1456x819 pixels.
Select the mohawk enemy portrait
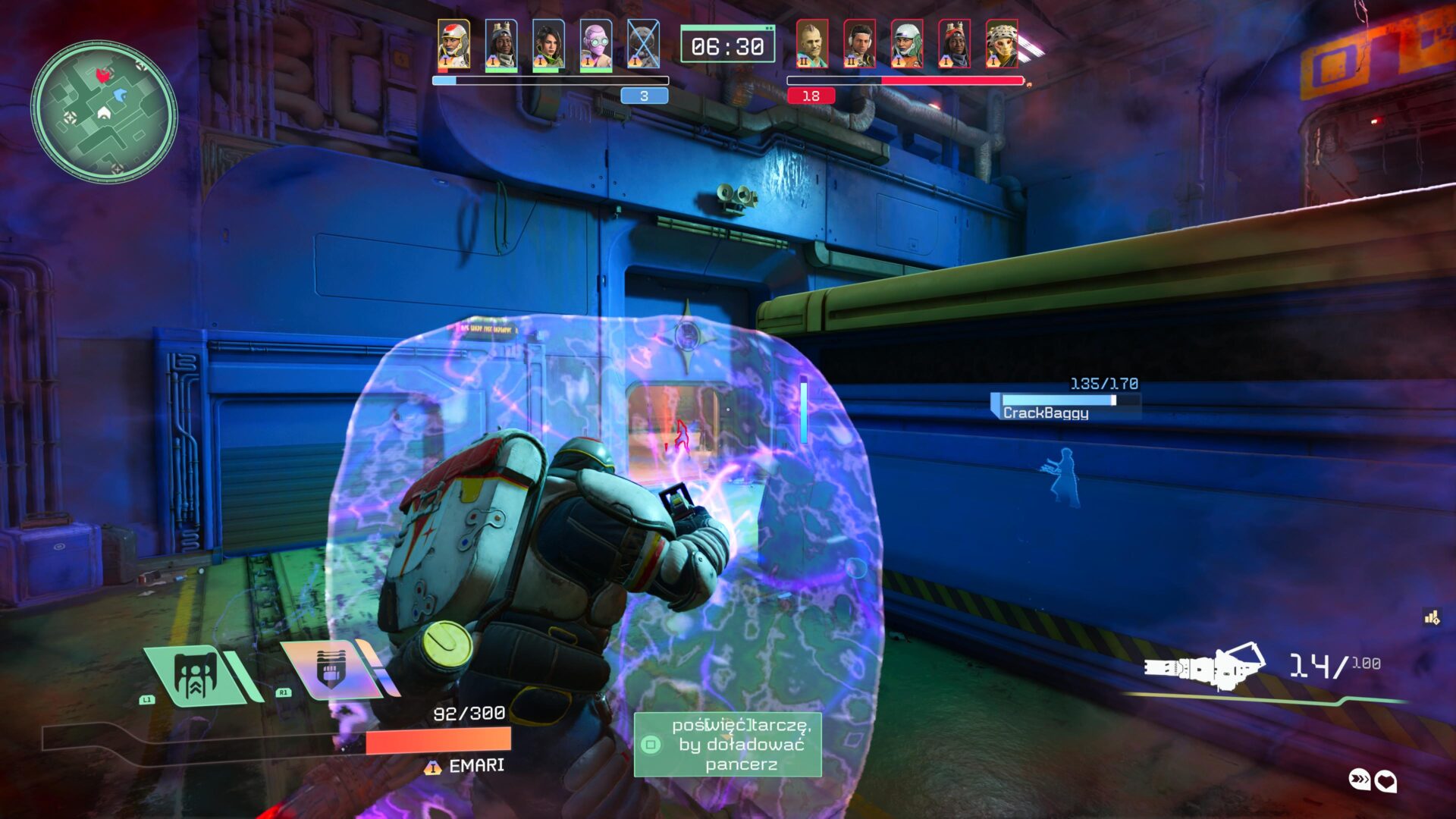[x=812, y=44]
